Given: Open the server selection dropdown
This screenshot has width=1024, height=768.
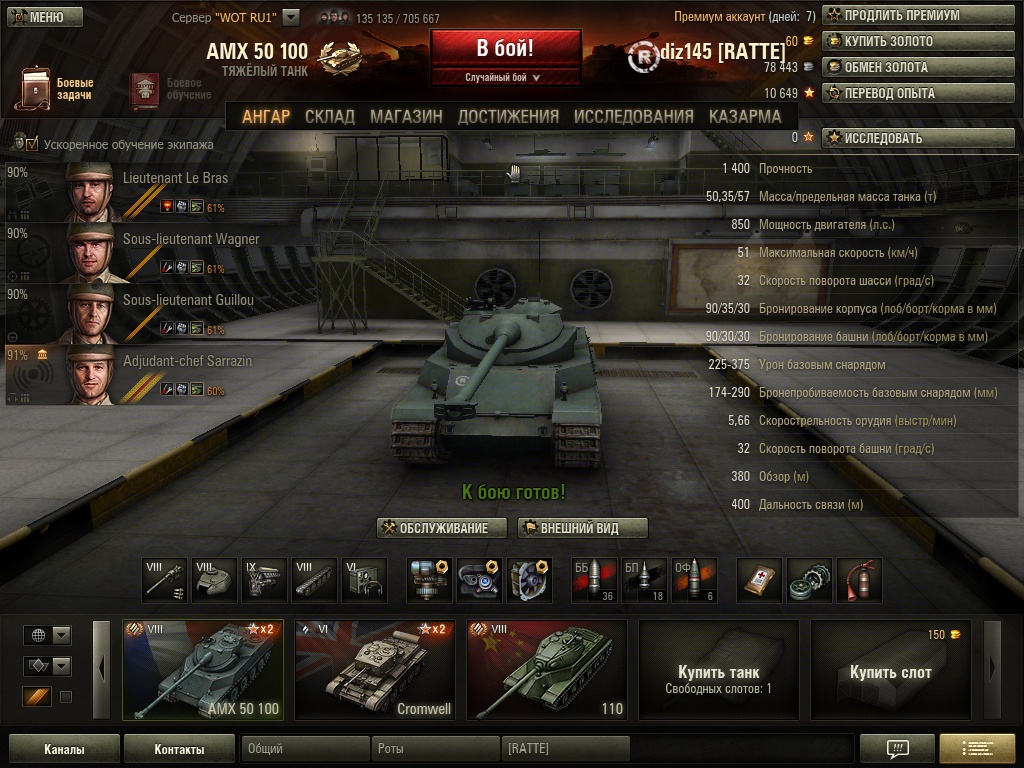Looking at the screenshot, I should (291, 17).
